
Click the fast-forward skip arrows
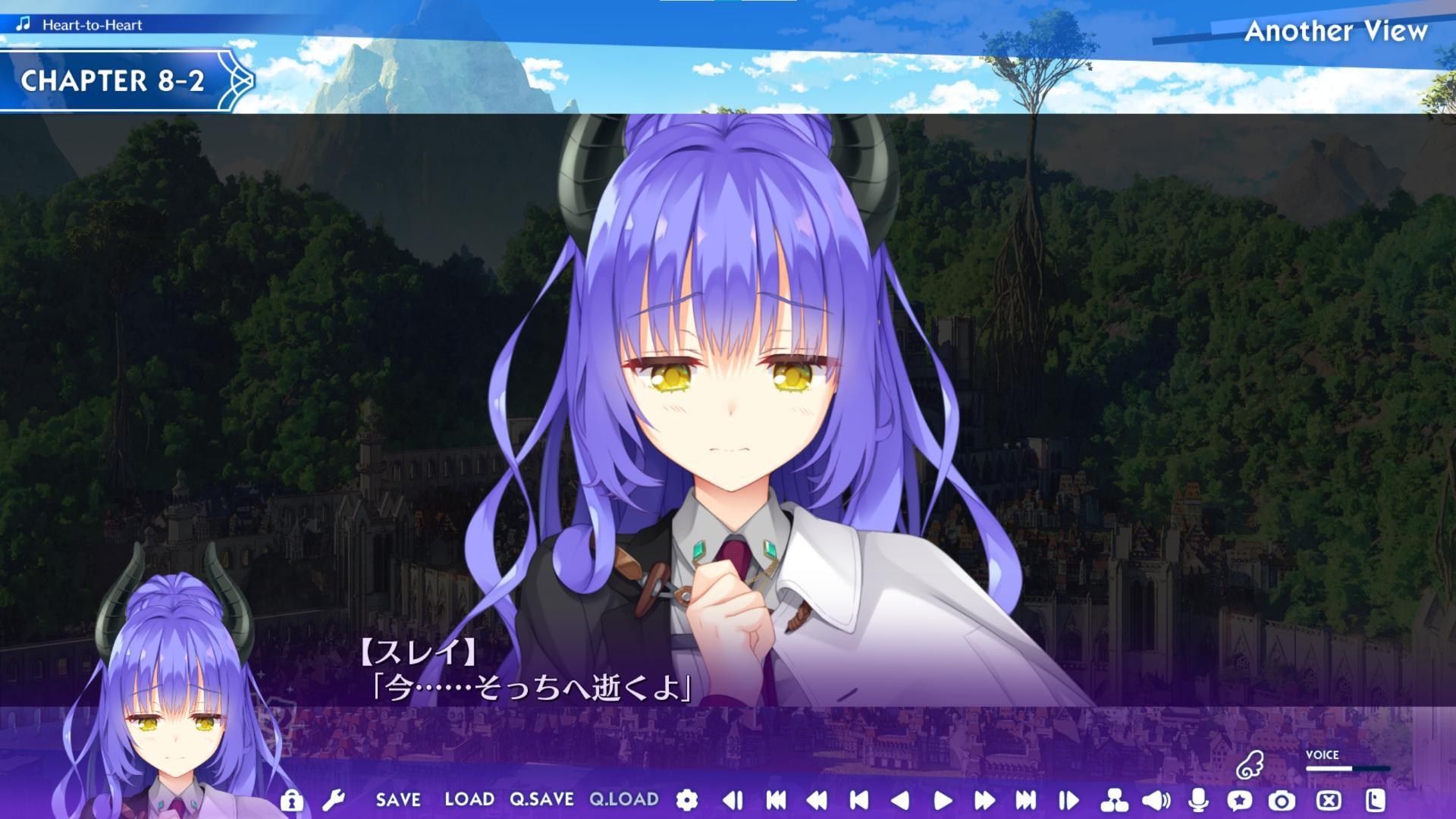pyautogui.click(x=984, y=799)
